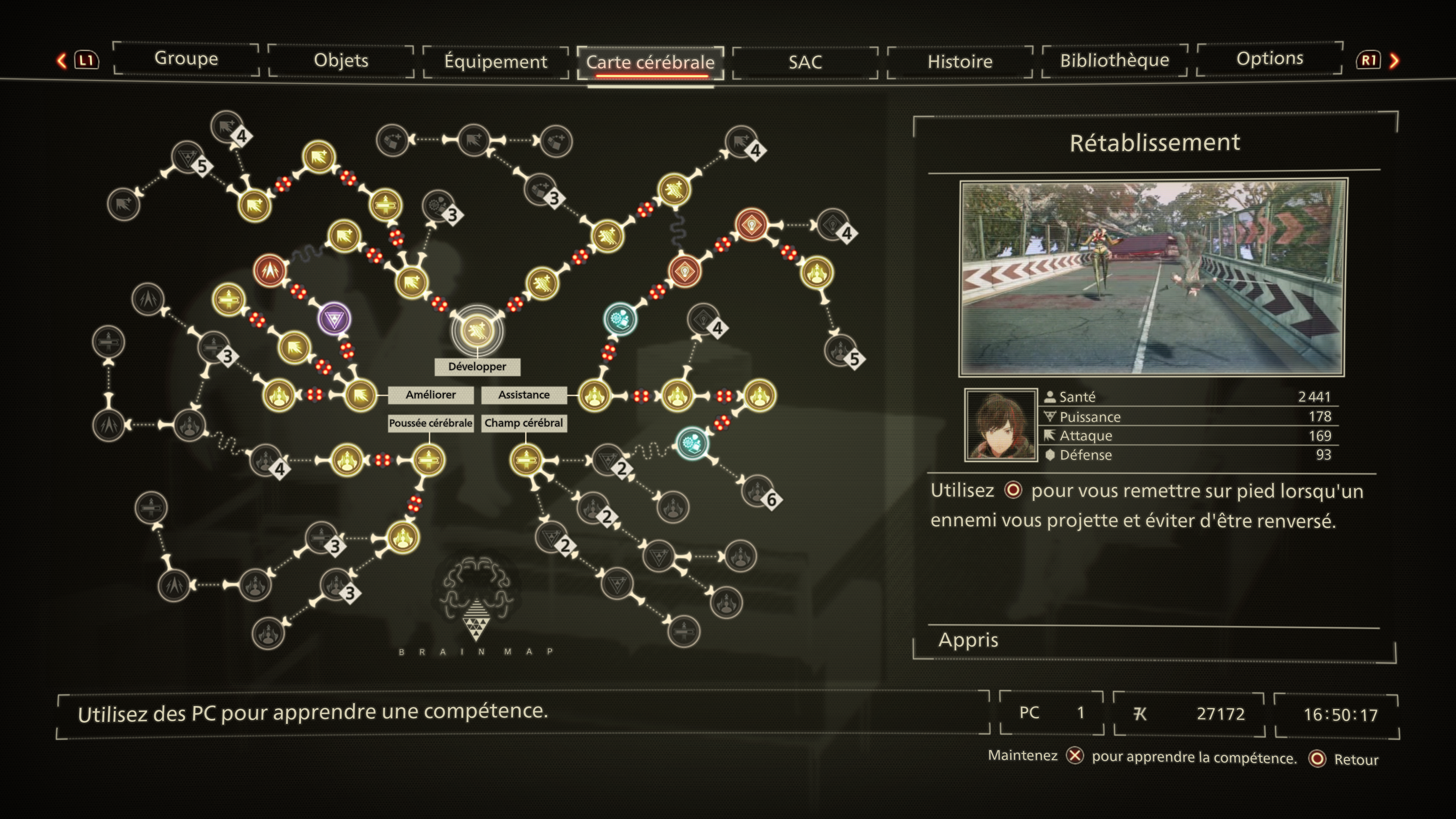Click the character portrait beside the stats
1456x819 pixels.
pyautogui.click(x=1001, y=425)
